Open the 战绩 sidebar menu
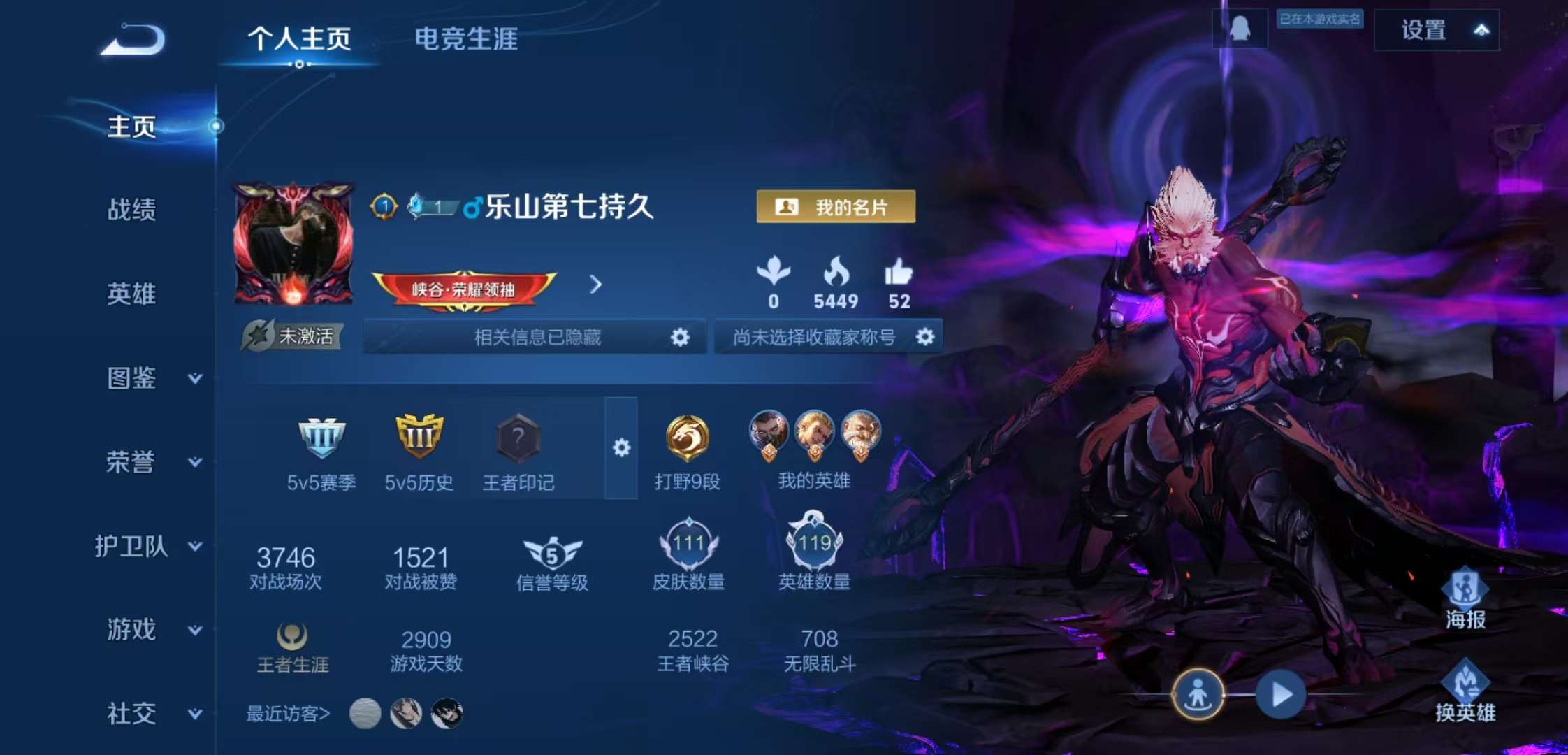The image size is (1568, 755). tap(131, 211)
